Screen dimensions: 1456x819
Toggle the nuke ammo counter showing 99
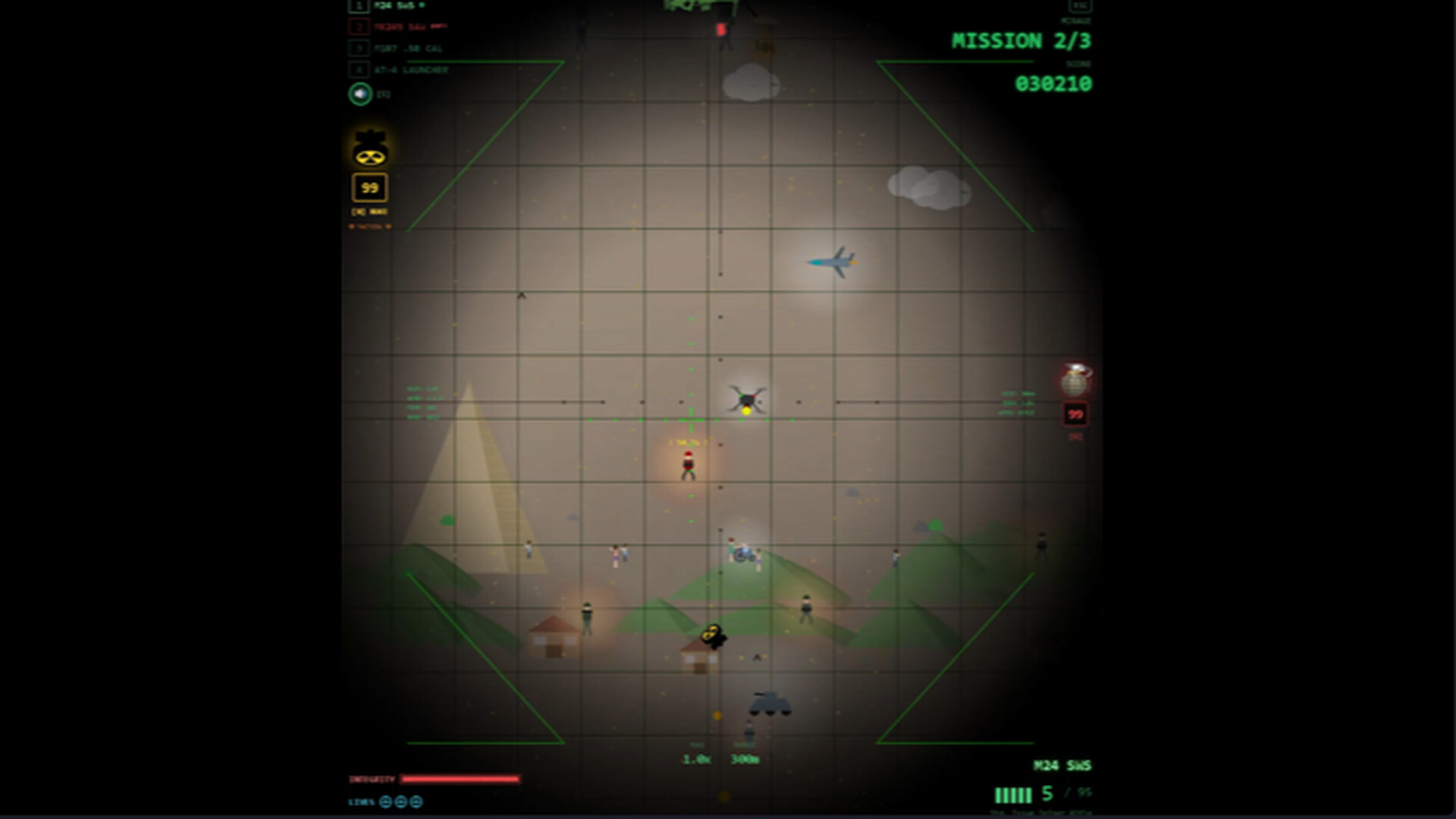point(369,187)
